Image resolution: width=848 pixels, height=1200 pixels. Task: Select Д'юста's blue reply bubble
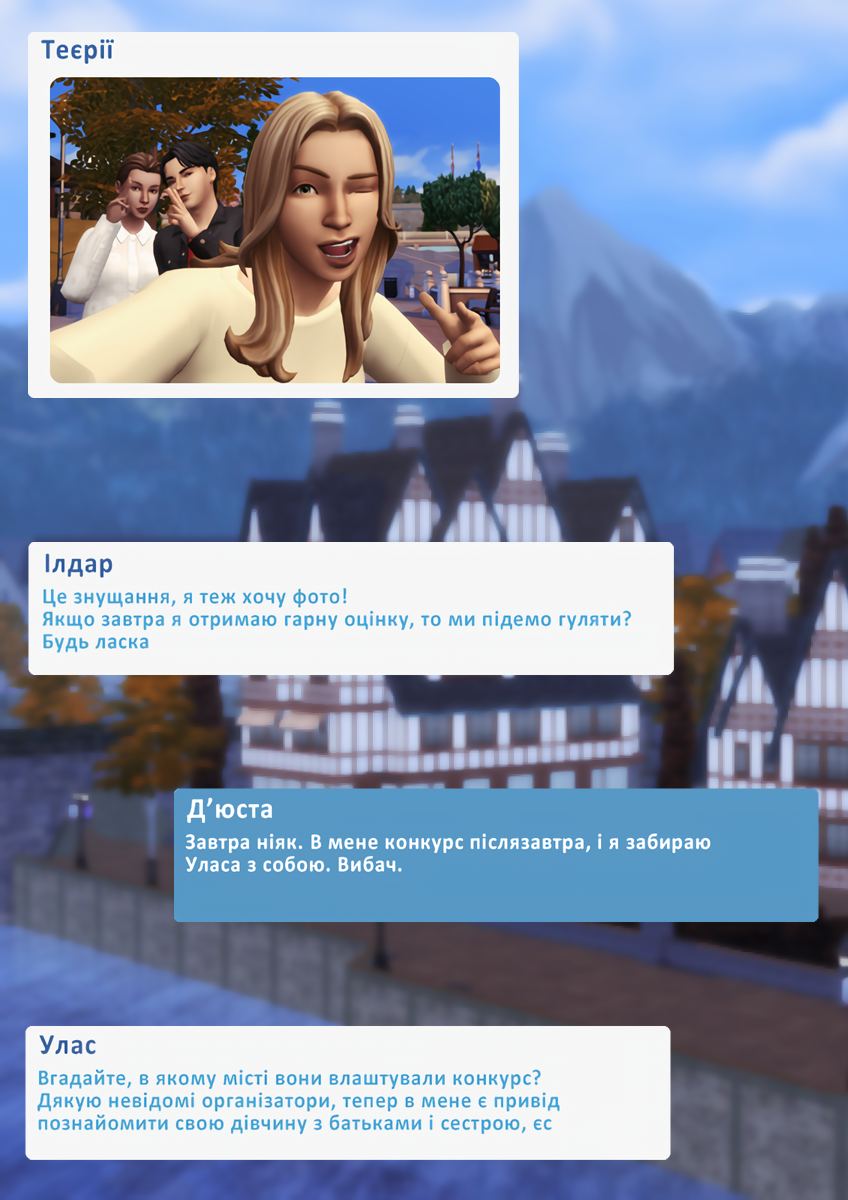[x=495, y=855]
